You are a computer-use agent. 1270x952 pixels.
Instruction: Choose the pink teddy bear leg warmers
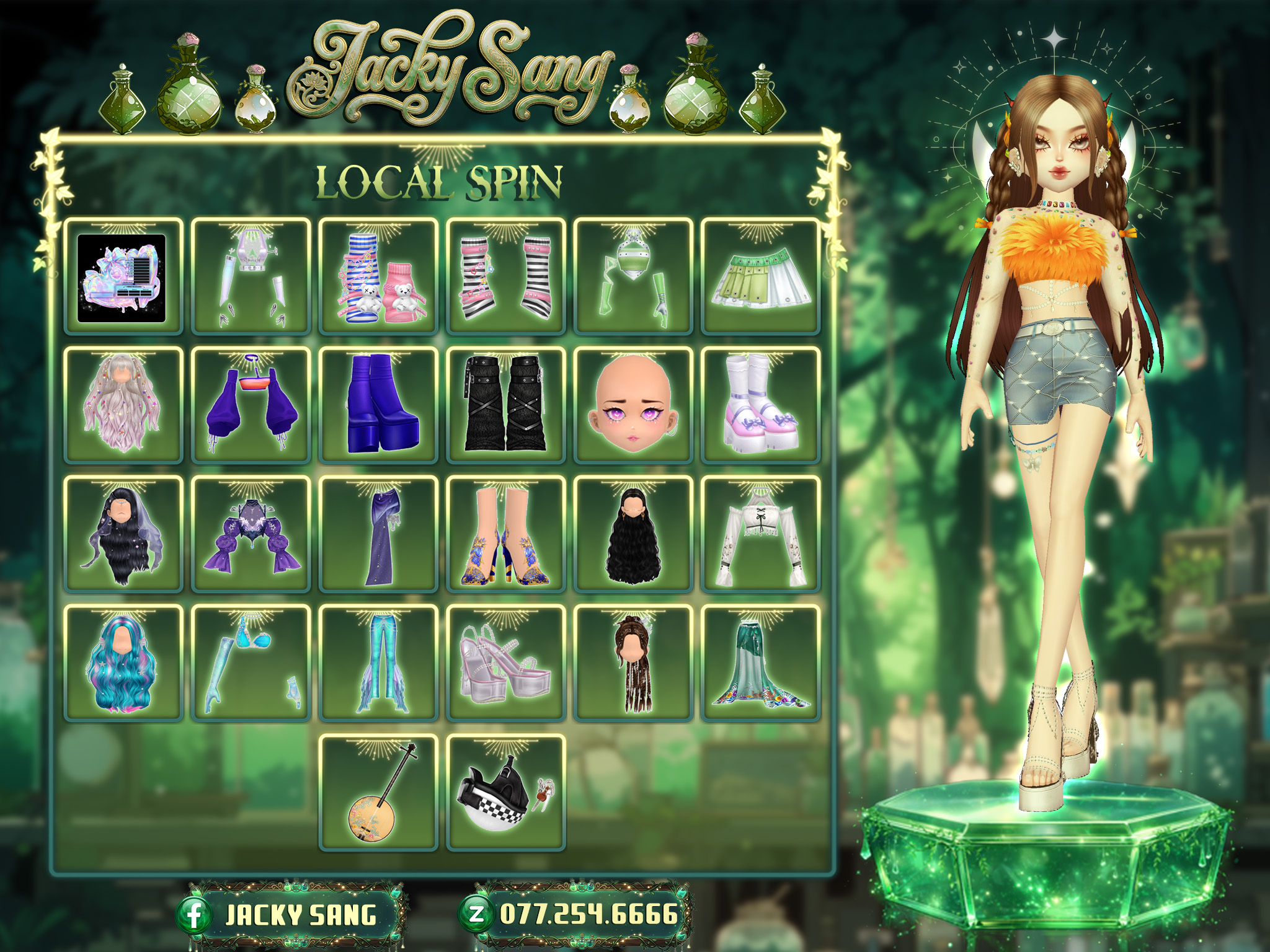click(378, 276)
